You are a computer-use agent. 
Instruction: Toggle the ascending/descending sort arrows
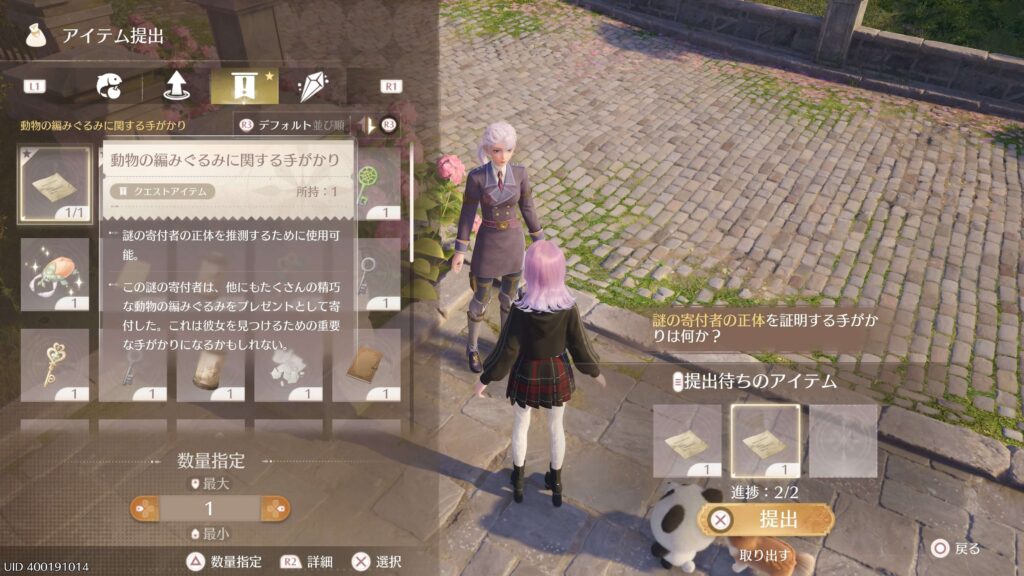[370, 126]
